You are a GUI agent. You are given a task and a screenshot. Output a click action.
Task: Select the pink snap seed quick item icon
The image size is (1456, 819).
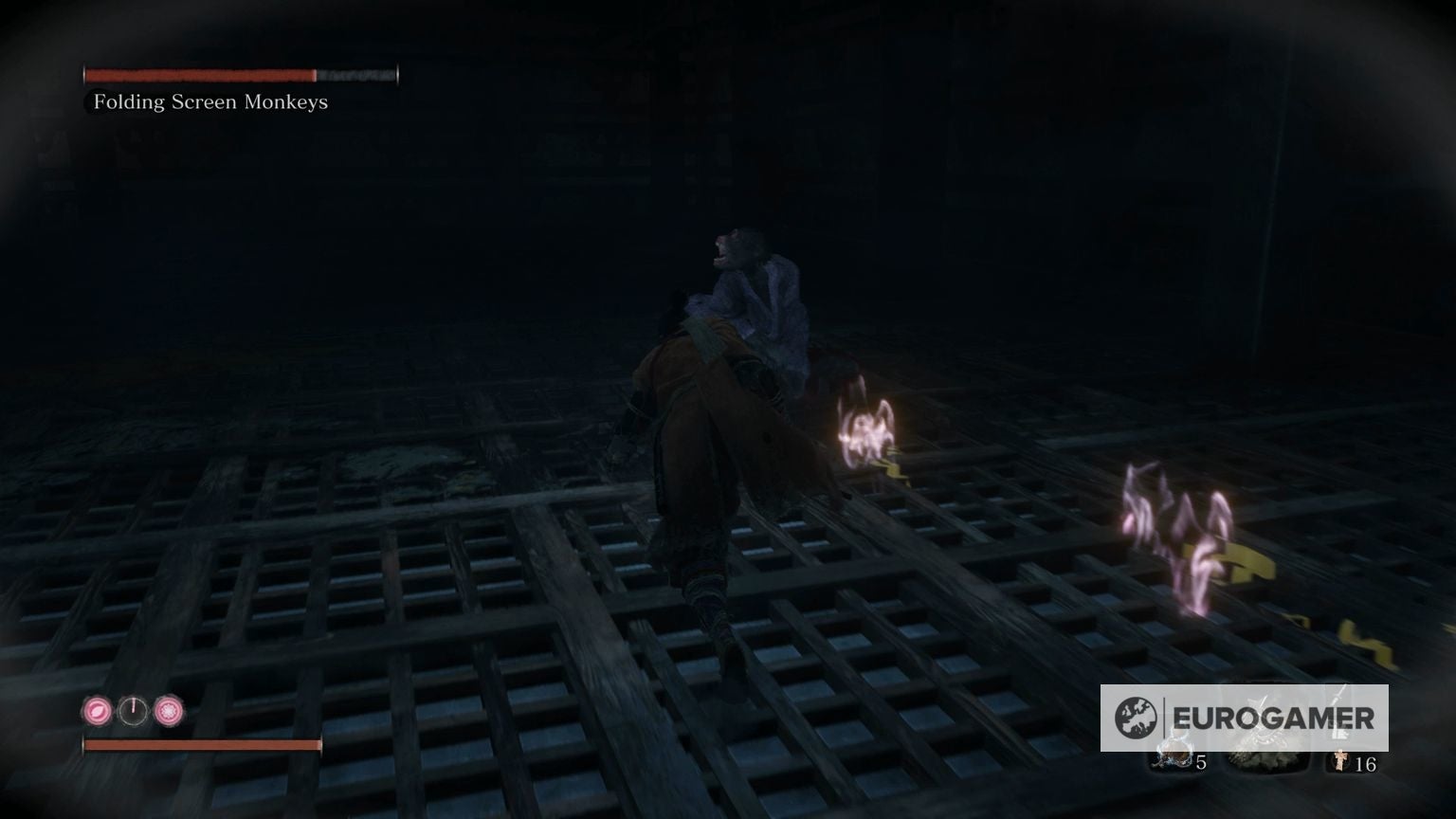point(169,710)
